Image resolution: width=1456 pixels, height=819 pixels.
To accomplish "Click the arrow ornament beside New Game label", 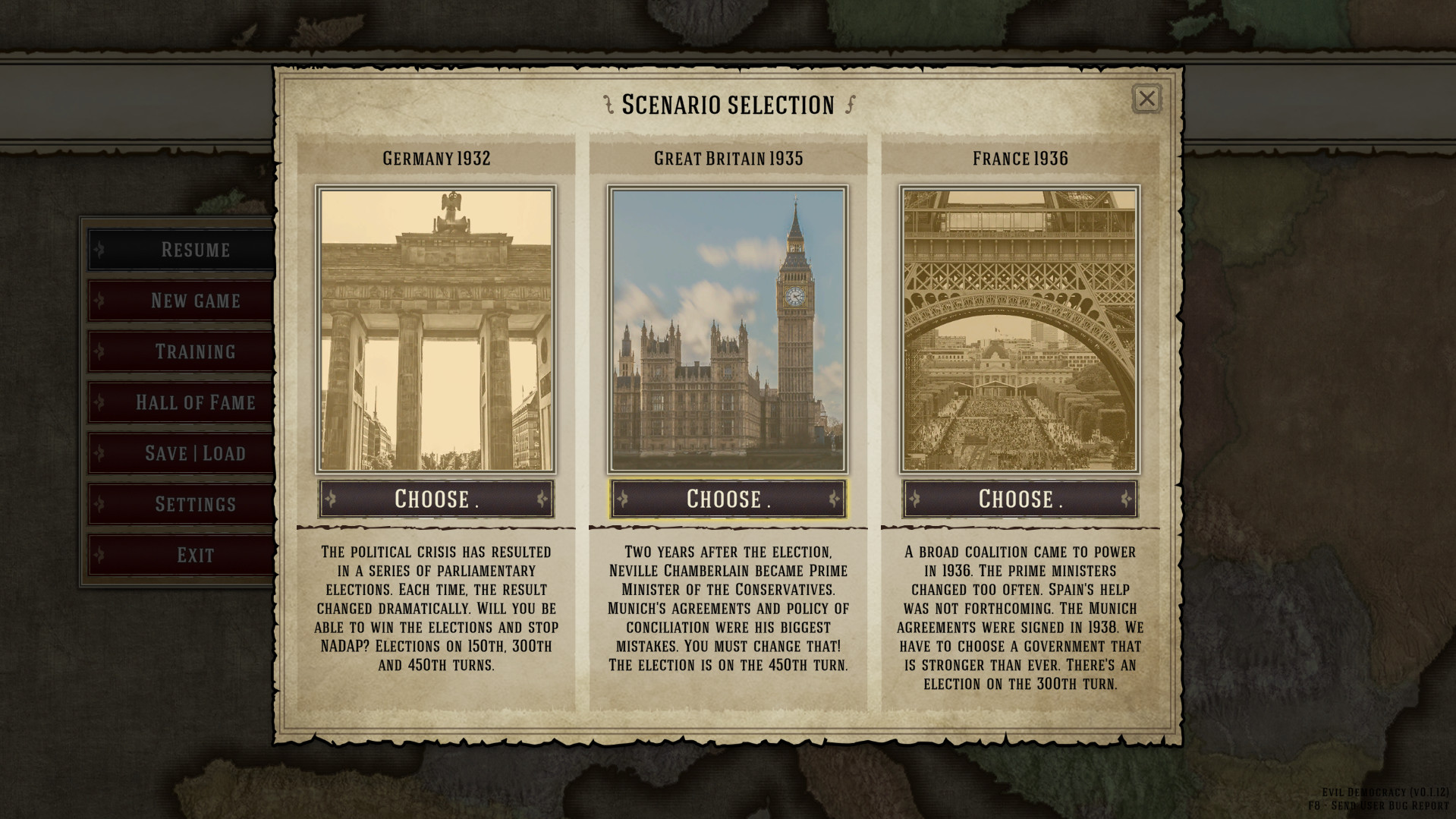I will pos(99,300).
